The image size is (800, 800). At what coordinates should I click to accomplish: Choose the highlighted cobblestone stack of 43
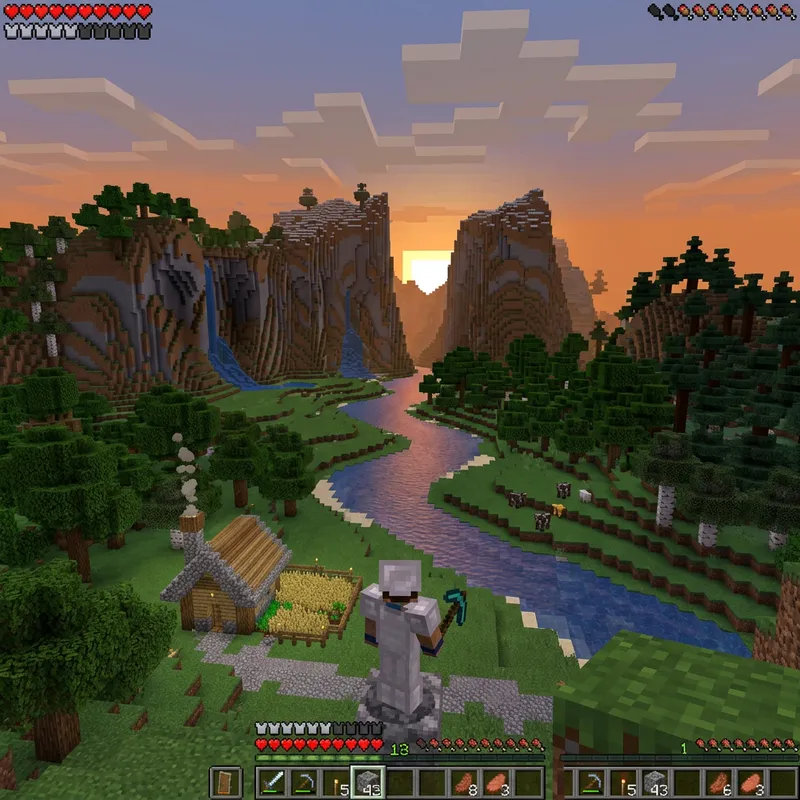pyautogui.click(x=368, y=782)
